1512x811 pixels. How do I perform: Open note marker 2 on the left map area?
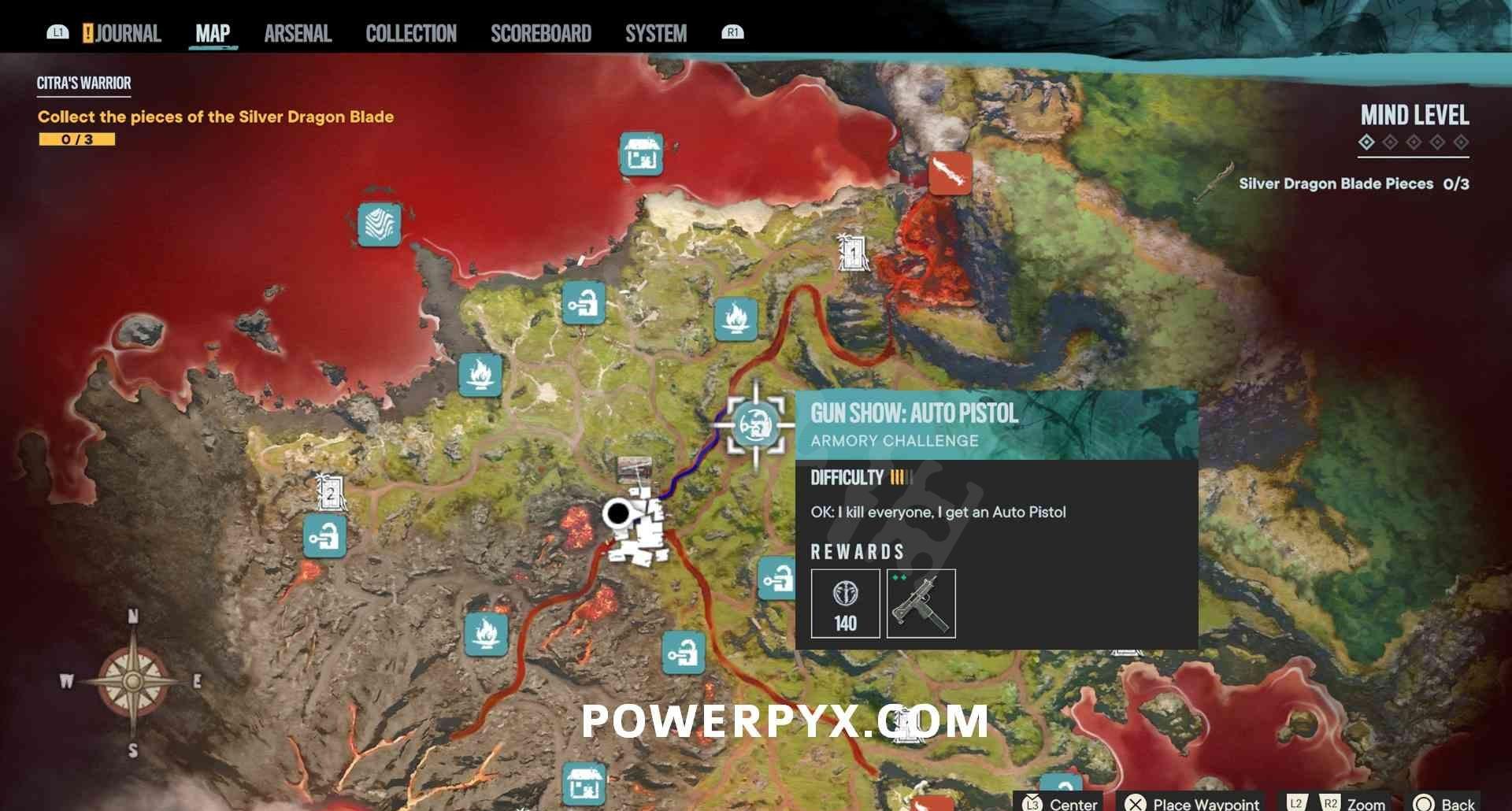(x=329, y=494)
